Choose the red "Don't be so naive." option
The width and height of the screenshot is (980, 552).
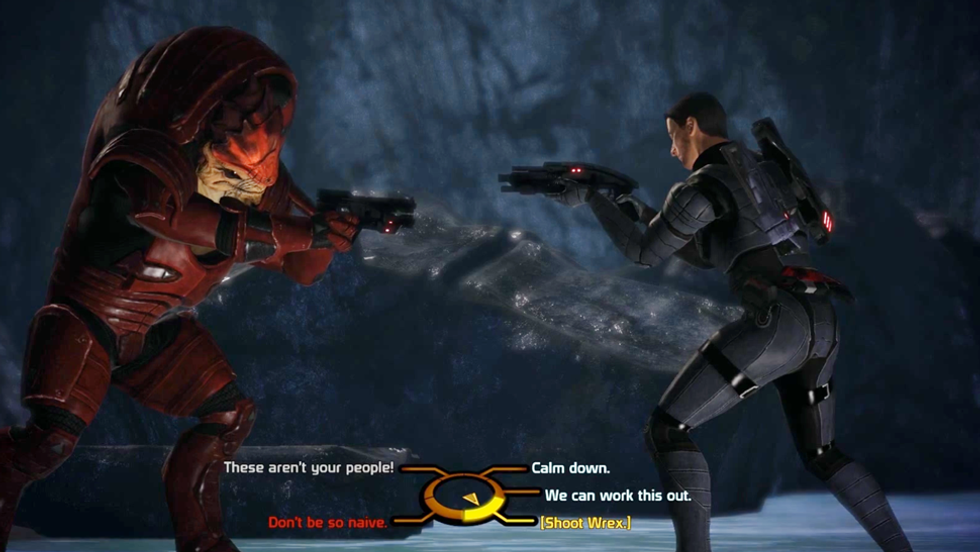[x=328, y=522]
